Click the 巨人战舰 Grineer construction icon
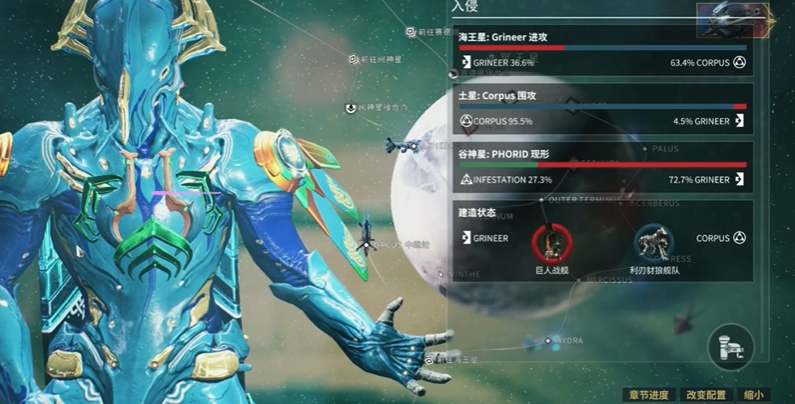The height and width of the screenshot is (404, 795). click(549, 242)
